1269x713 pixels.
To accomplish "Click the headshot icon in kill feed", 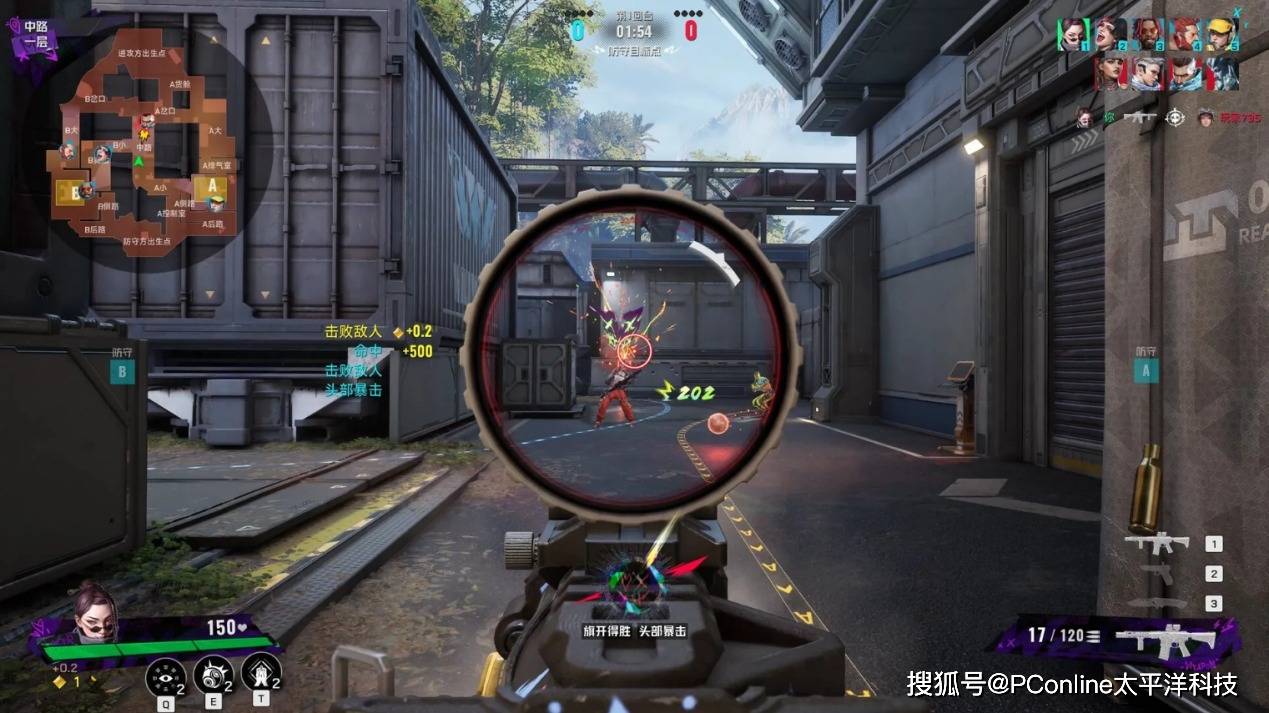I will coord(1176,117).
